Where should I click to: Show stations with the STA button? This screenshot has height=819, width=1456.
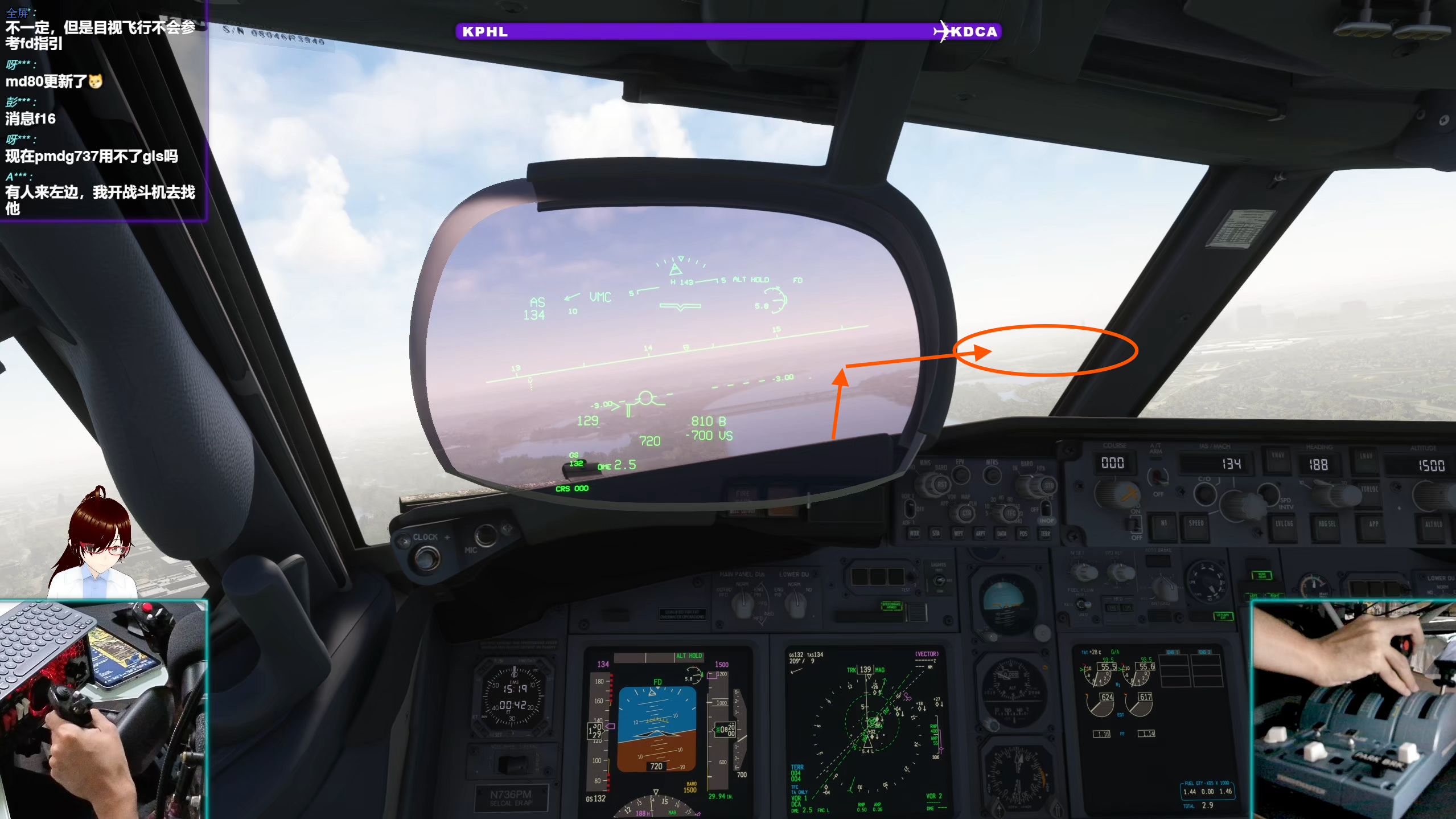[936, 534]
